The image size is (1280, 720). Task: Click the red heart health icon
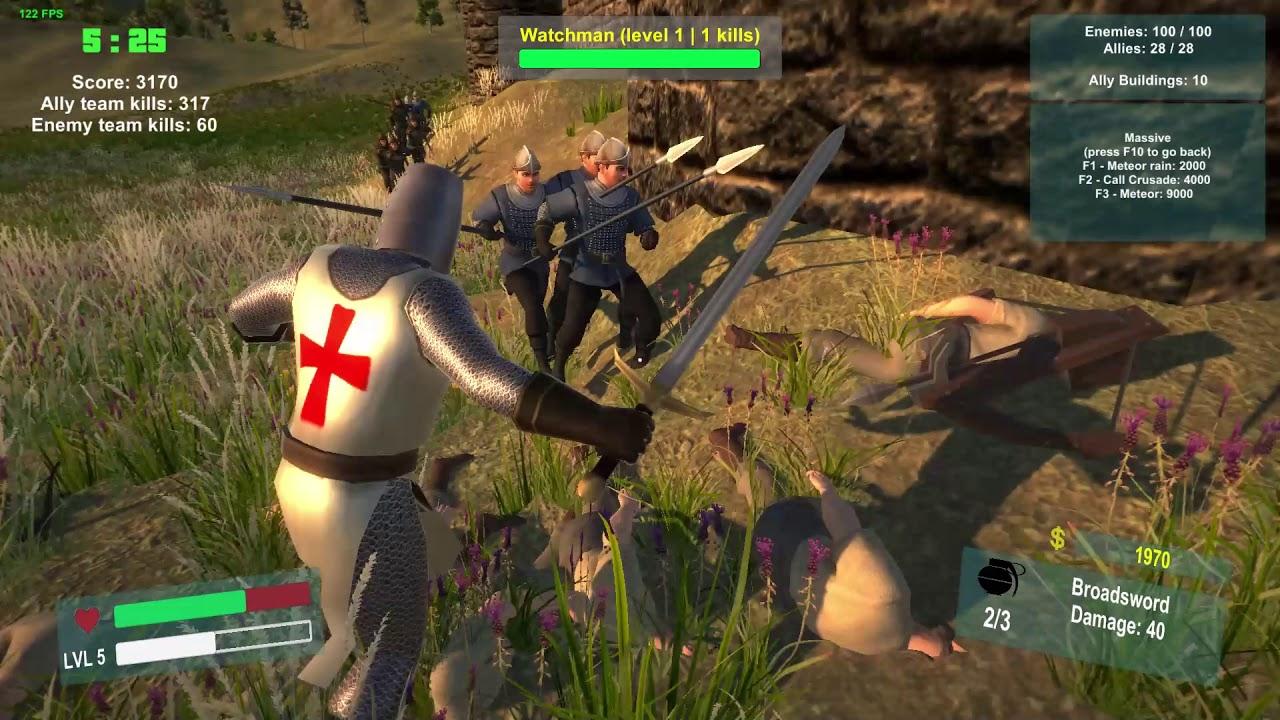click(x=88, y=618)
